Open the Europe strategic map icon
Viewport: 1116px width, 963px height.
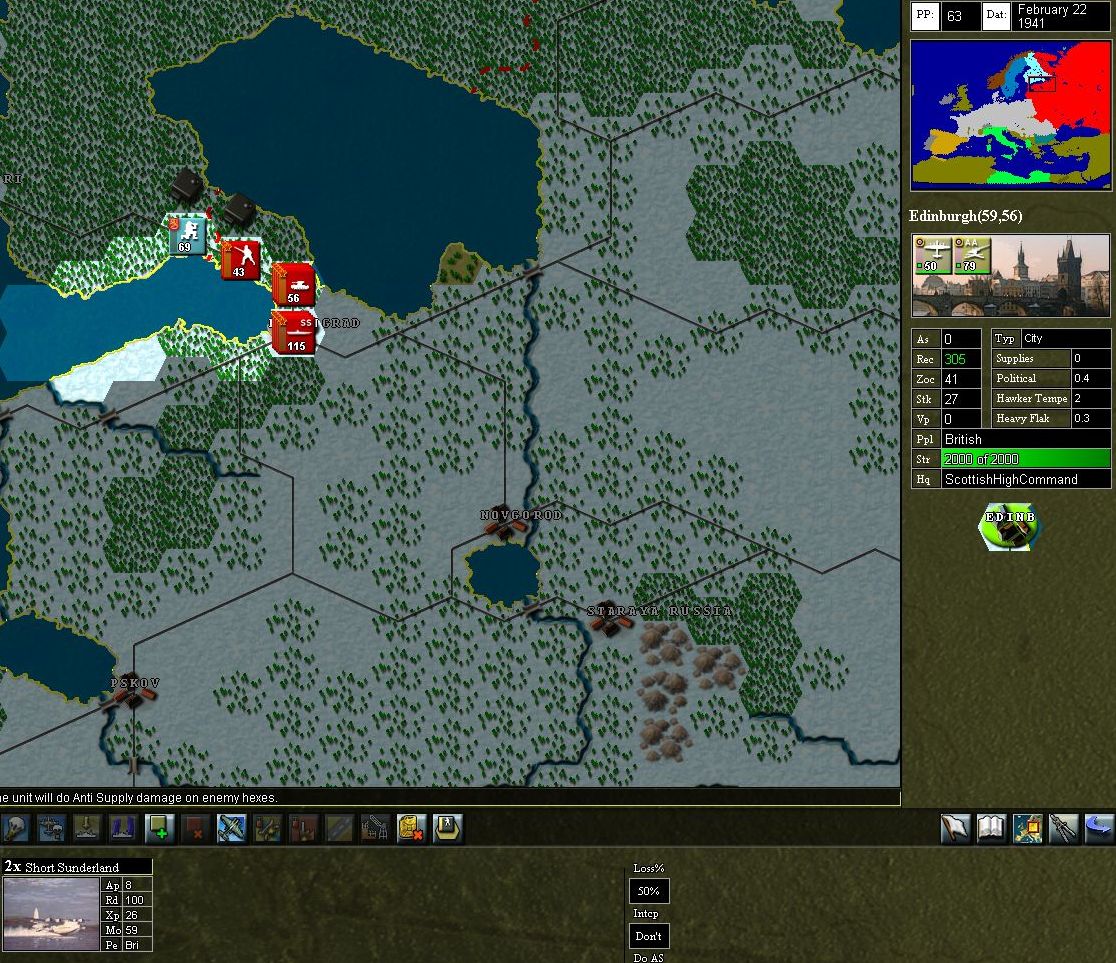(1027, 828)
